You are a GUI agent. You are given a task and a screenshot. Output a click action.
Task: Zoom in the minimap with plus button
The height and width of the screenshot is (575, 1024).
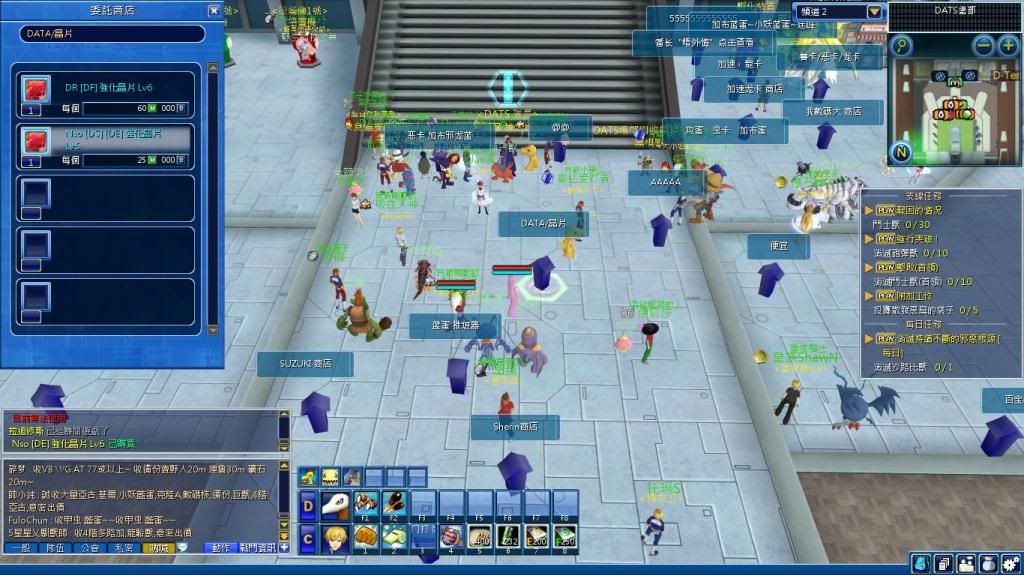point(1007,46)
